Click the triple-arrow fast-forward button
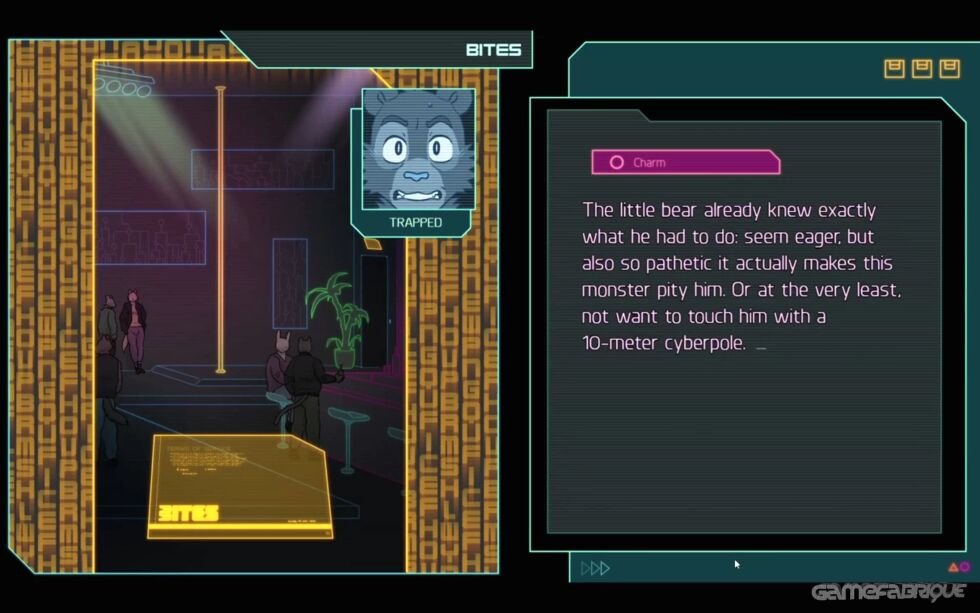This screenshot has width=980, height=613. click(595, 568)
